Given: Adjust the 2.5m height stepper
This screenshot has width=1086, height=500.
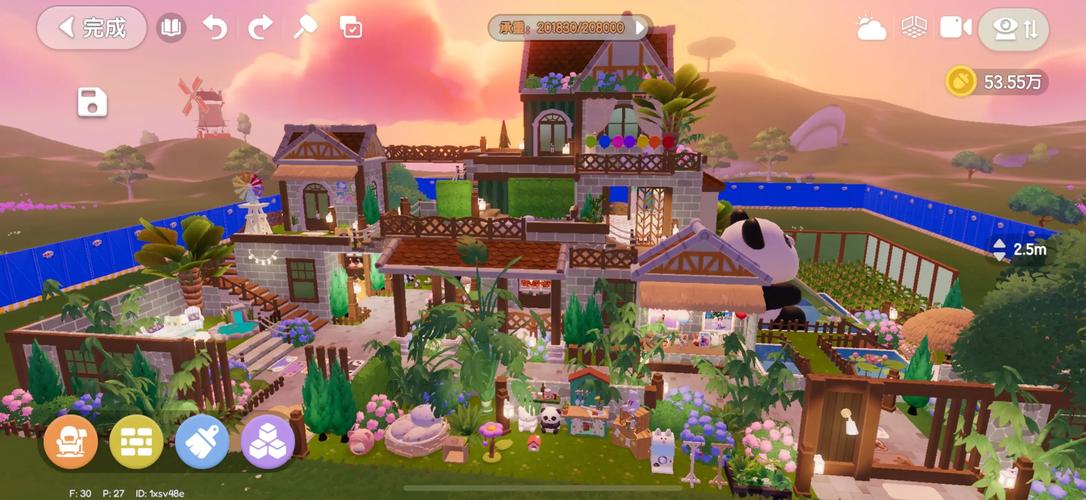Looking at the screenshot, I should pos(1001,250).
